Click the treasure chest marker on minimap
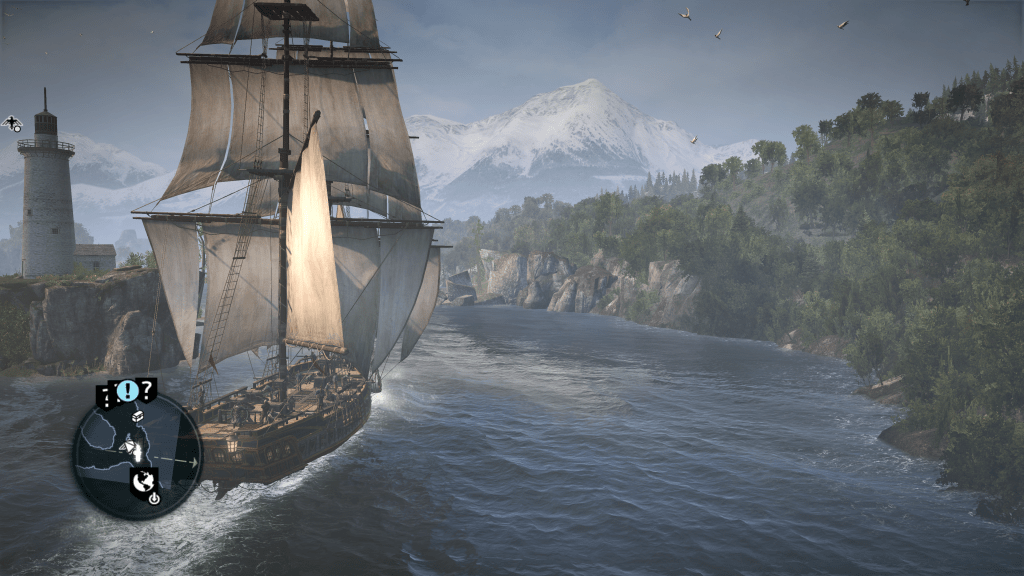The width and height of the screenshot is (1024, 576). point(138,415)
